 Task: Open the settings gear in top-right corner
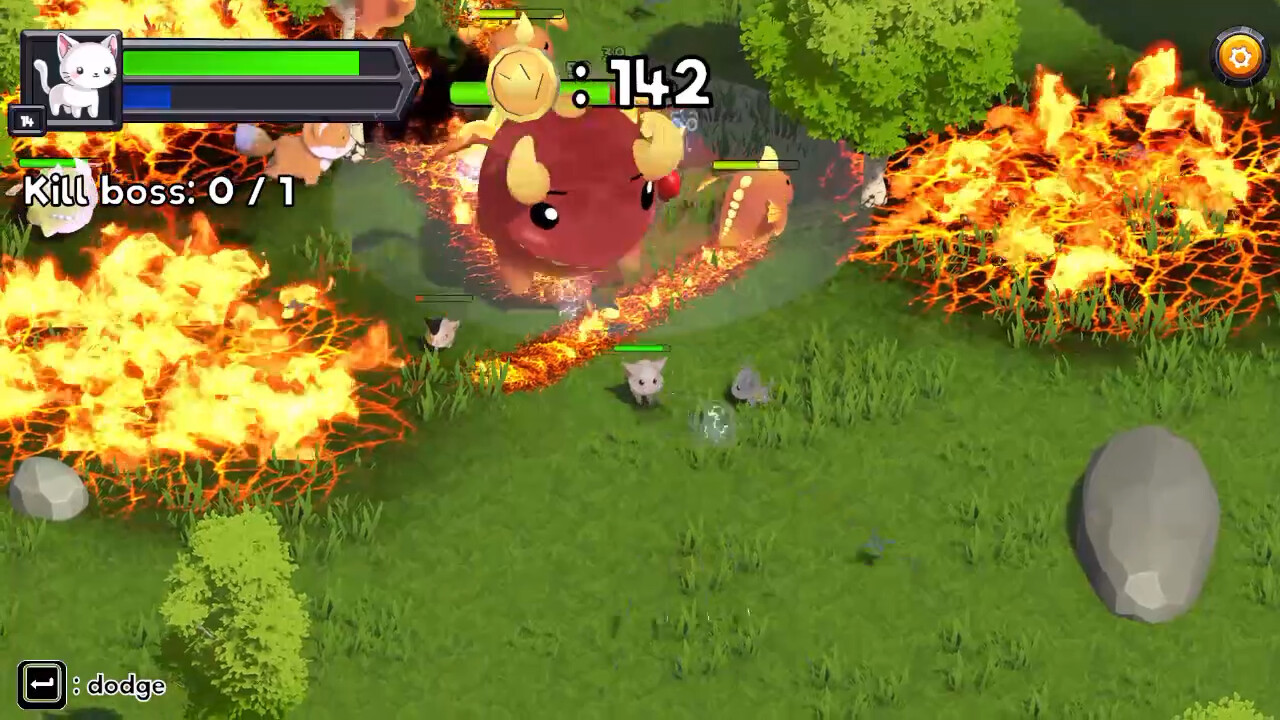coord(1239,56)
